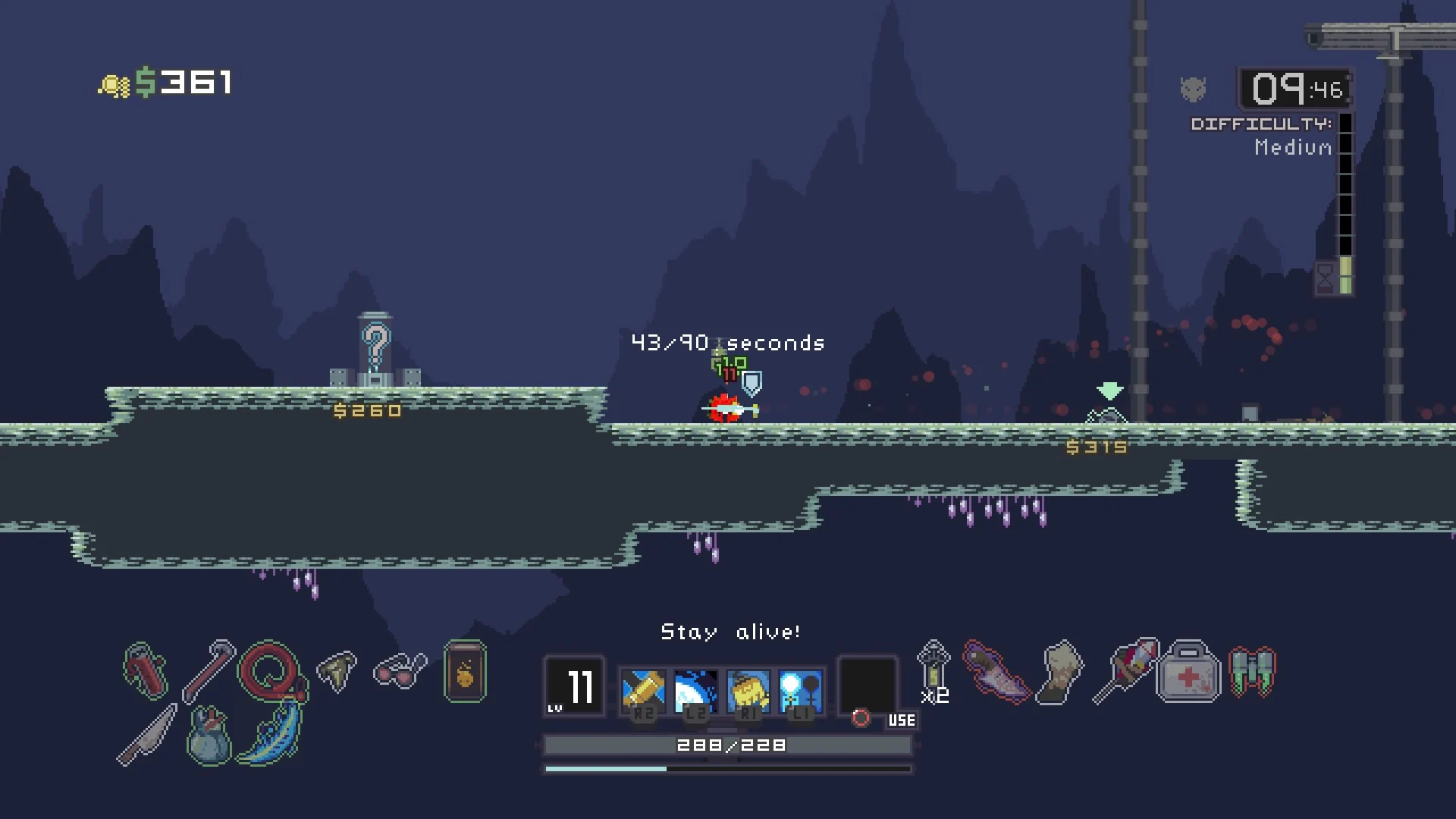
Task: Click the fire jar item icon
Action: click(463, 672)
